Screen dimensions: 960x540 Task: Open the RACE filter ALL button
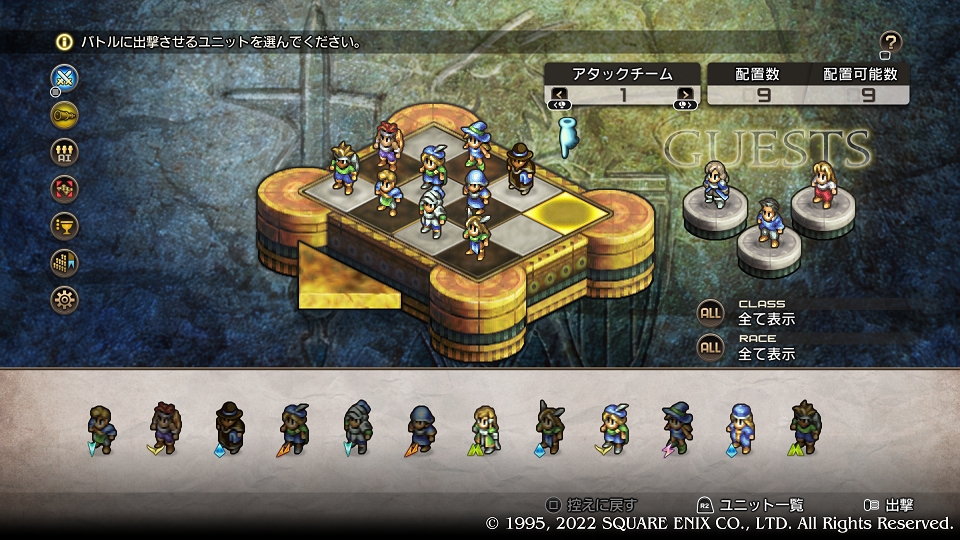(710, 347)
